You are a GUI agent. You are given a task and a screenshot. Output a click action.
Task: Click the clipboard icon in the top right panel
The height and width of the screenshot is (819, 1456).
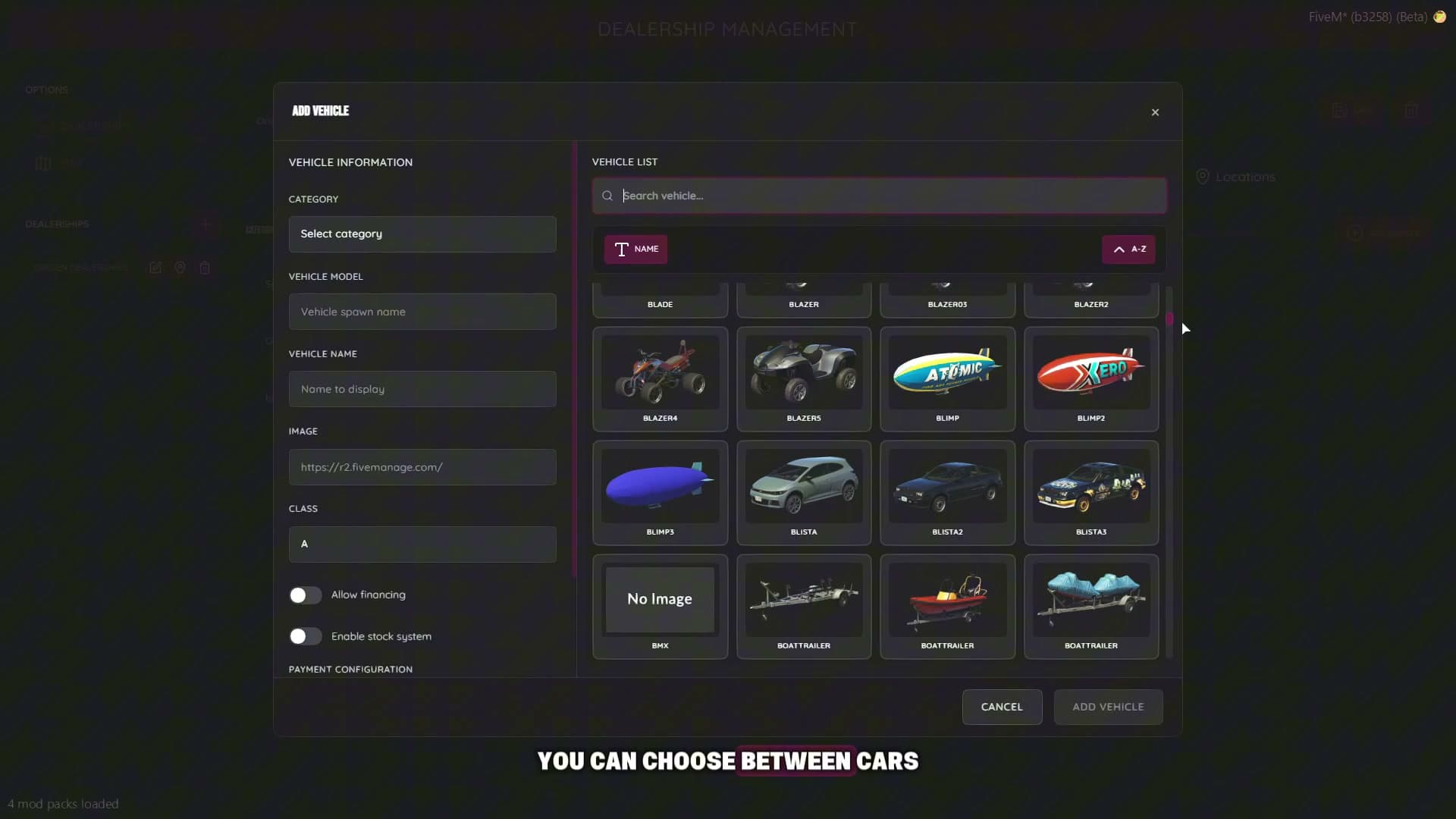point(1340,111)
